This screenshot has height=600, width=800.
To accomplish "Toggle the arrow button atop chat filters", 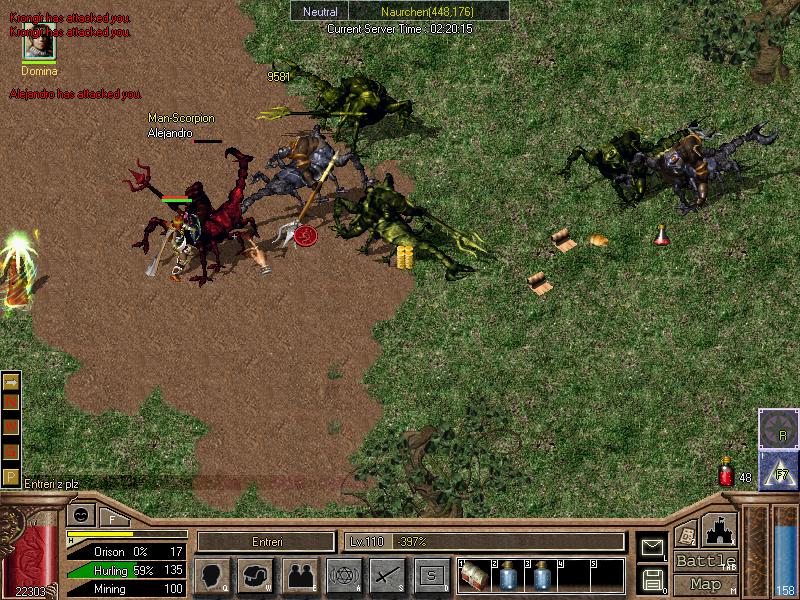I will pos(11,383).
